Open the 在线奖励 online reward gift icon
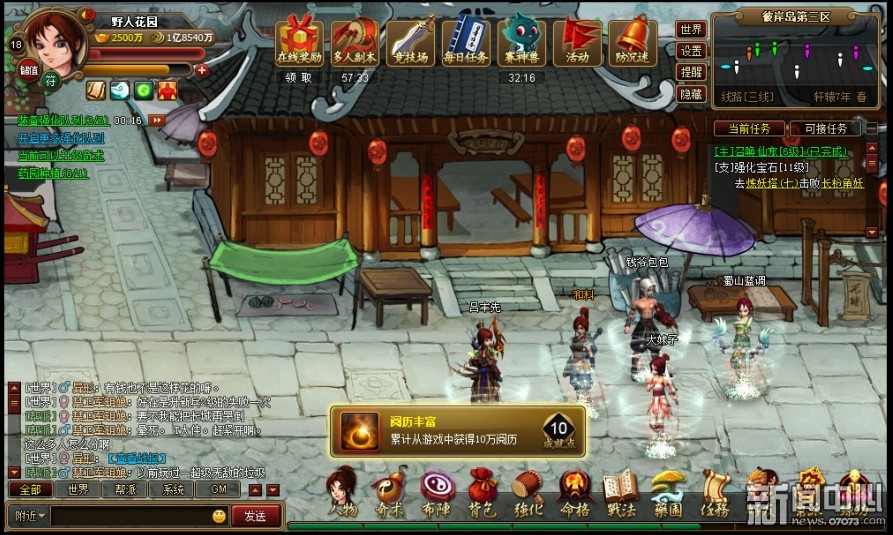The width and height of the screenshot is (893, 535). 298,41
